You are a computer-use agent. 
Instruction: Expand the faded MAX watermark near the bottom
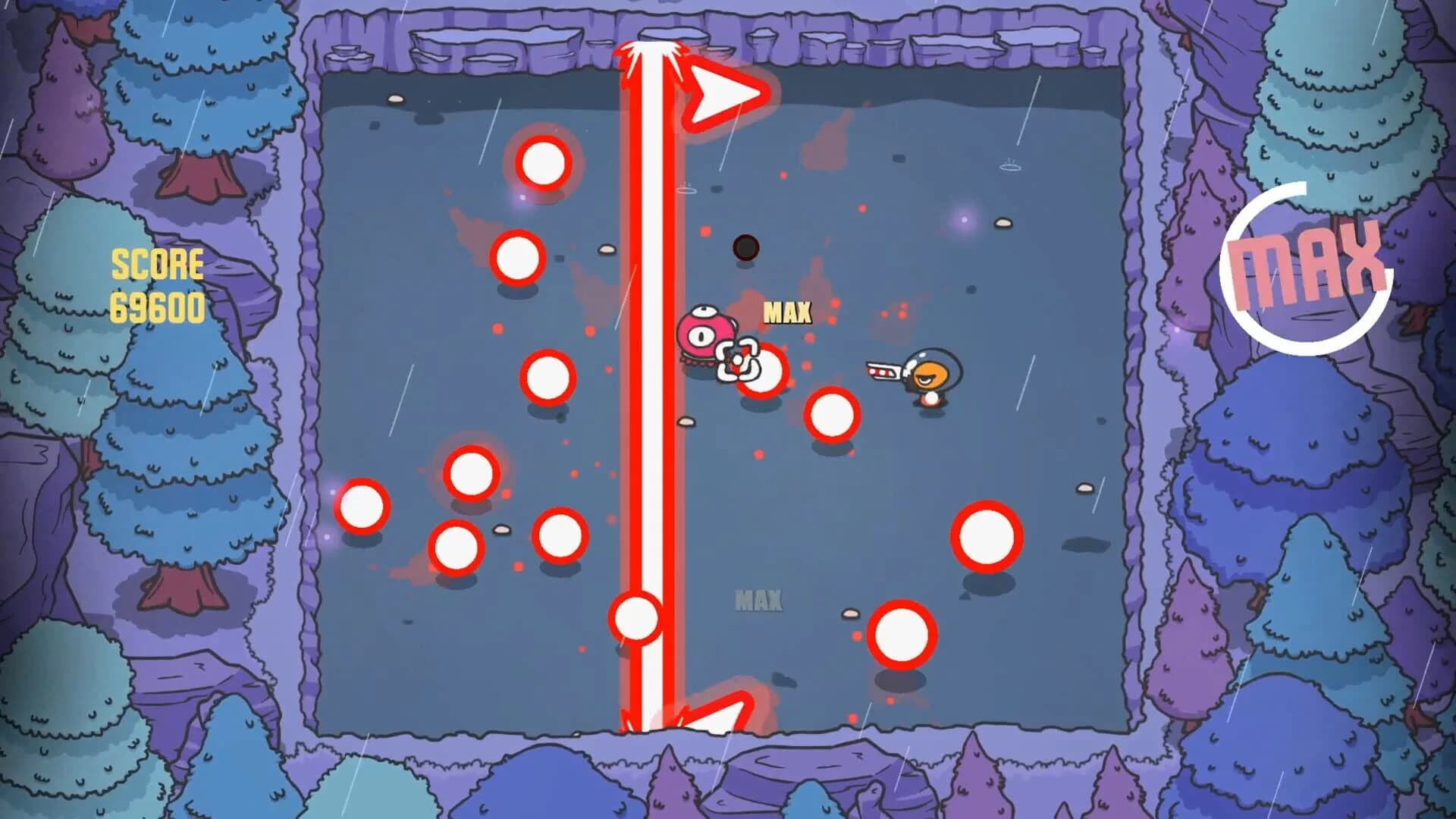coord(758,599)
